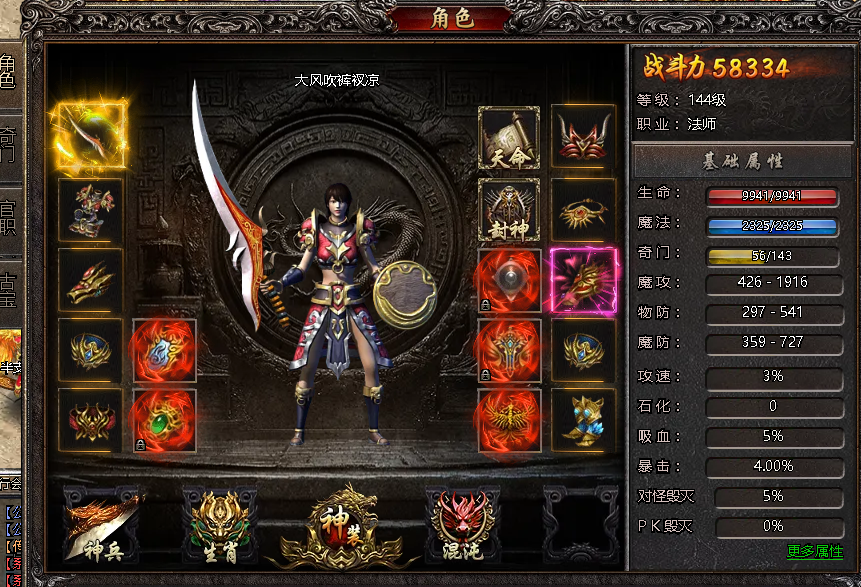Select the gold necklace equipment slot
The height and width of the screenshot is (587, 861).
click(583, 211)
